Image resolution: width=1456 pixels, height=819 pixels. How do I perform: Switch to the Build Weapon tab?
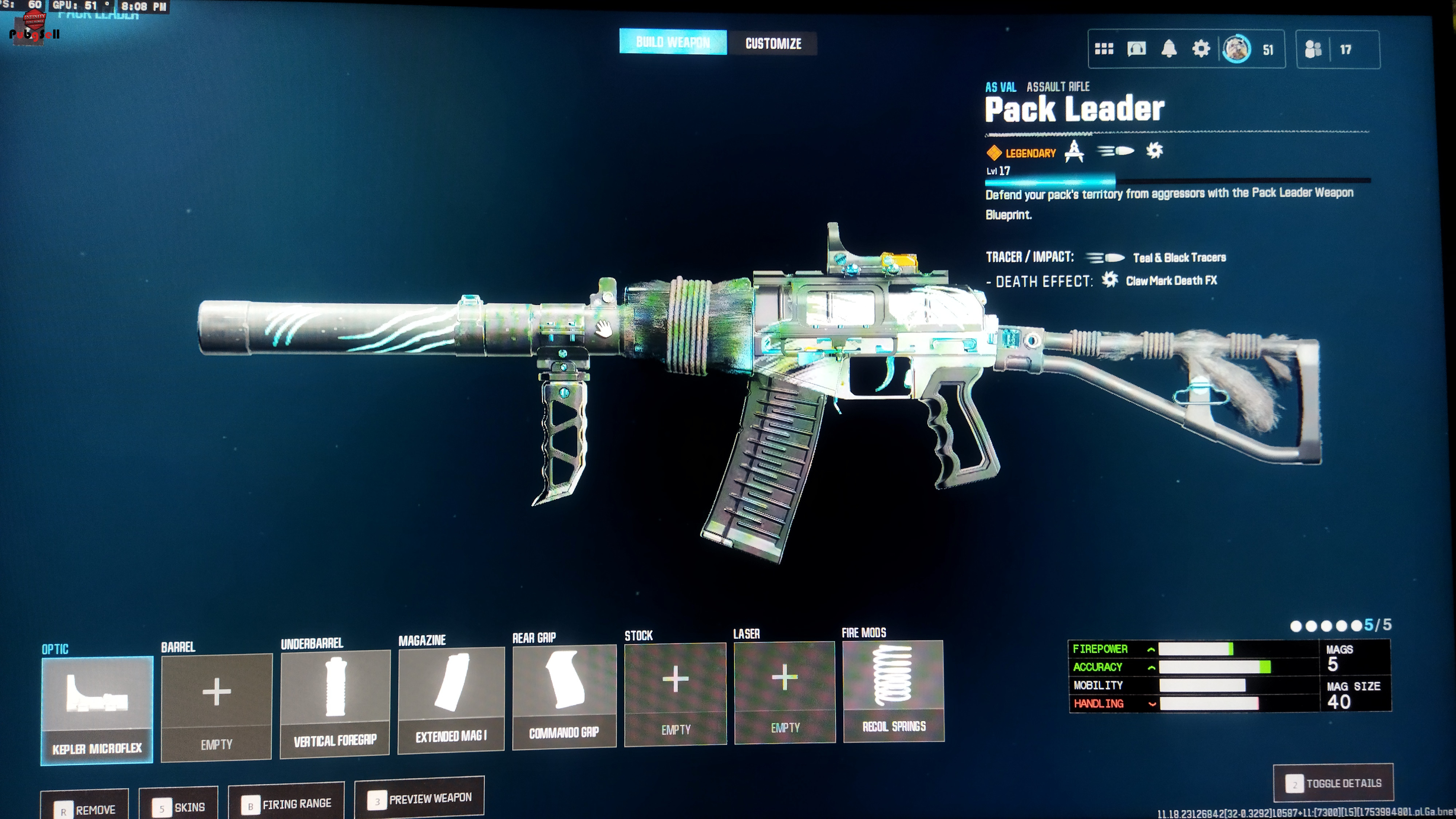click(x=673, y=42)
